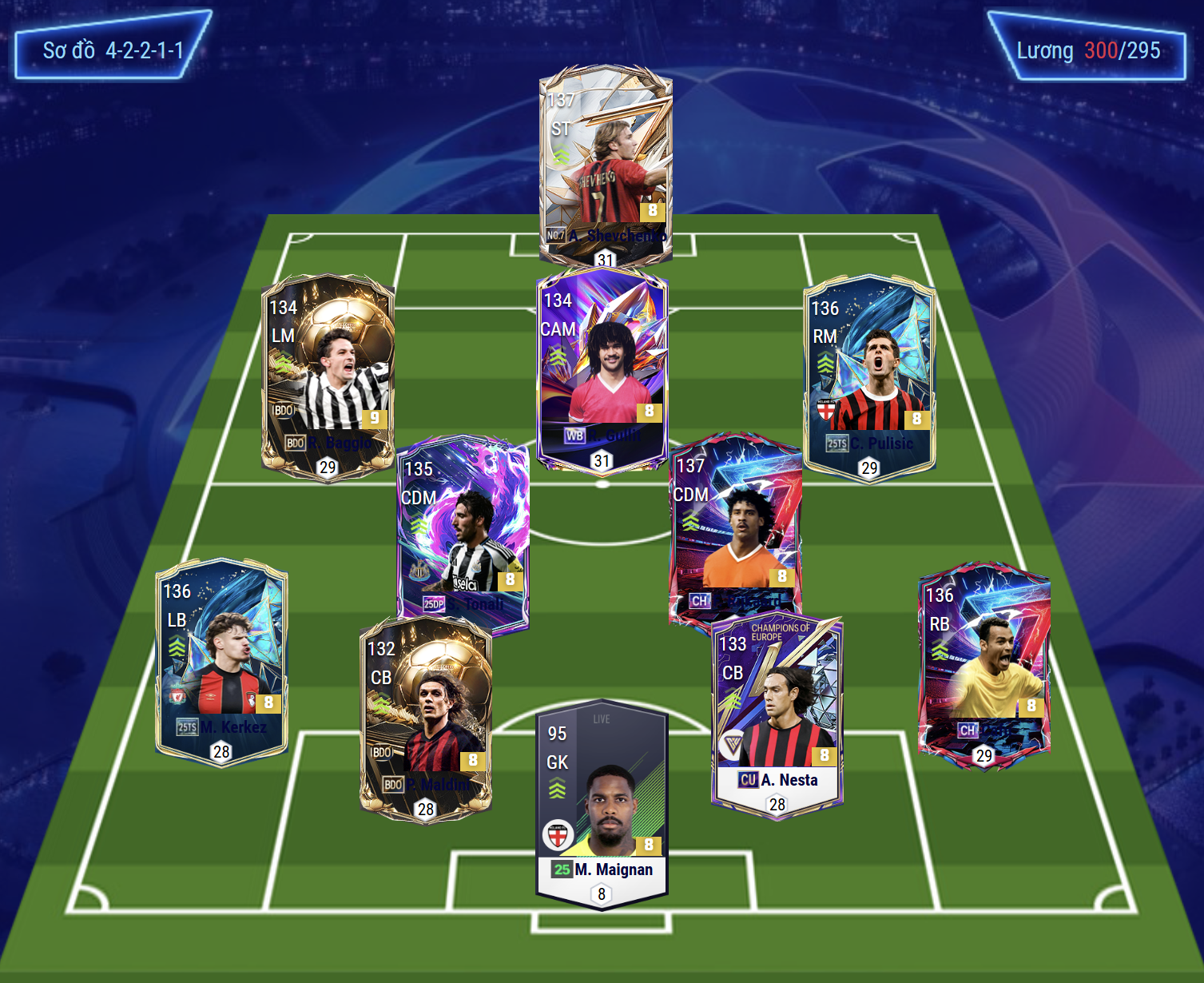
Task: Select the 136-rated right back card
Action: [984, 663]
